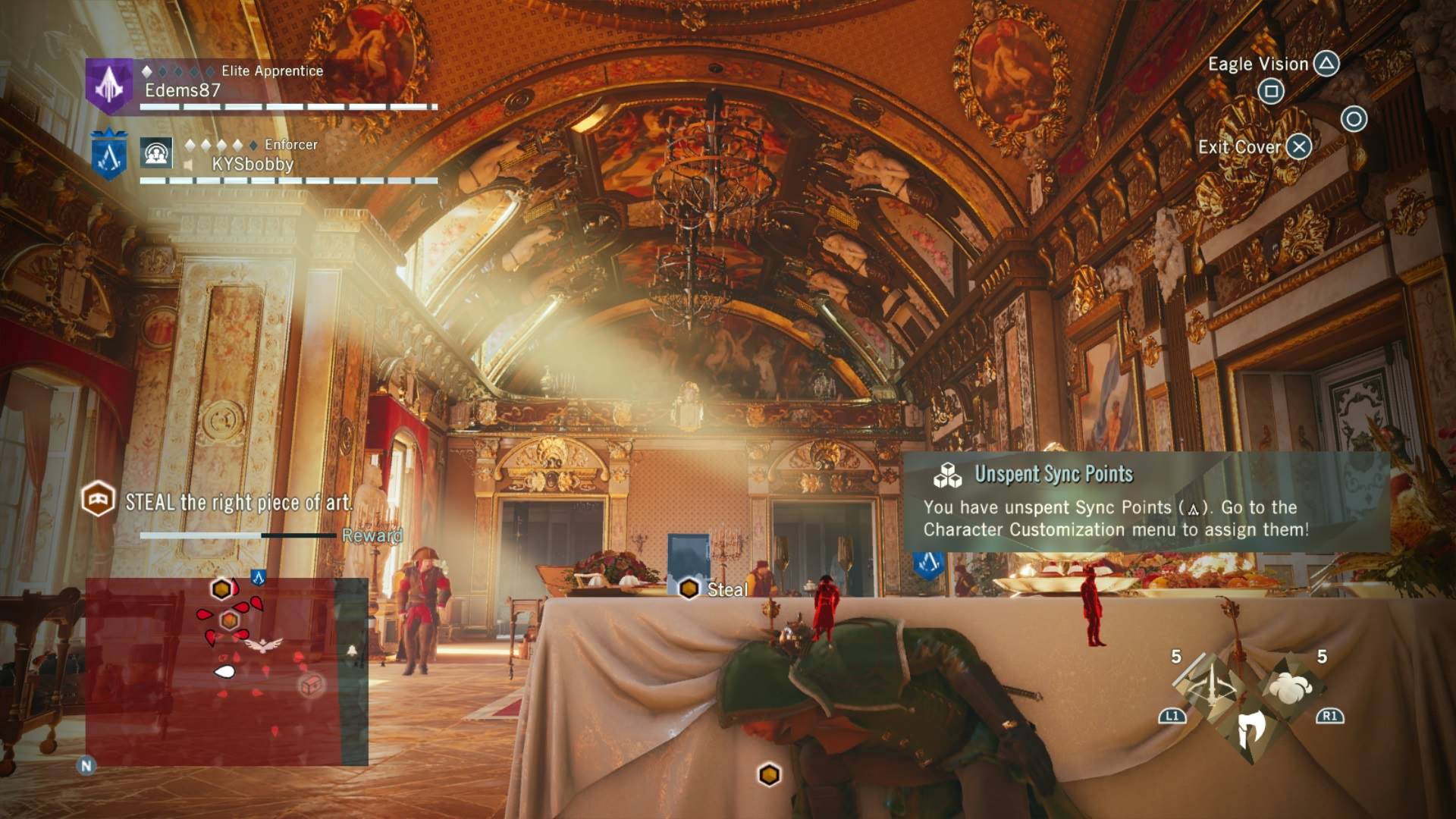Click the Steal hexagon marker above the table
Viewport: 1456px width, 819px height.
point(689,589)
